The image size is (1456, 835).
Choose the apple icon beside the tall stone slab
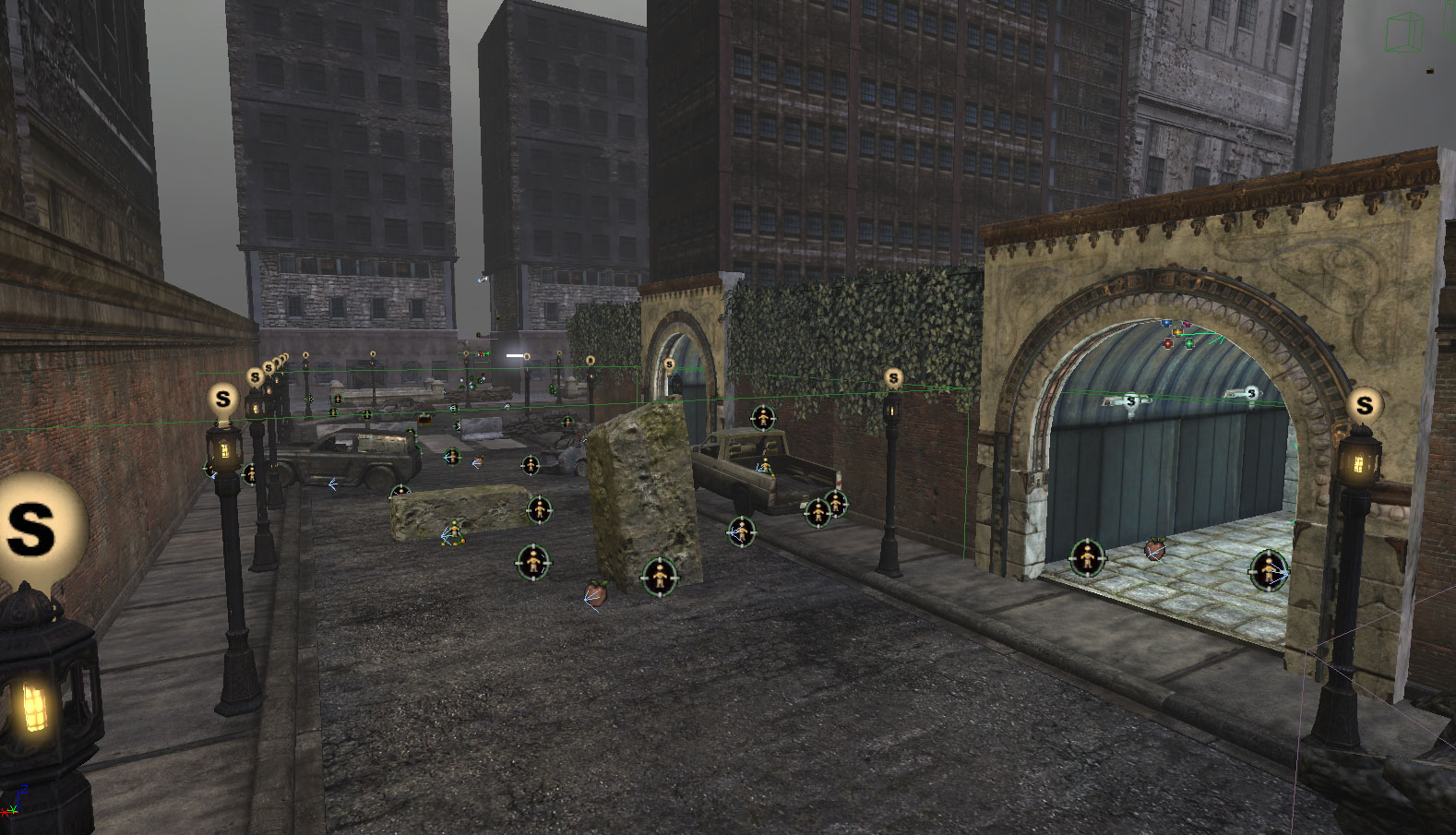coord(596,592)
